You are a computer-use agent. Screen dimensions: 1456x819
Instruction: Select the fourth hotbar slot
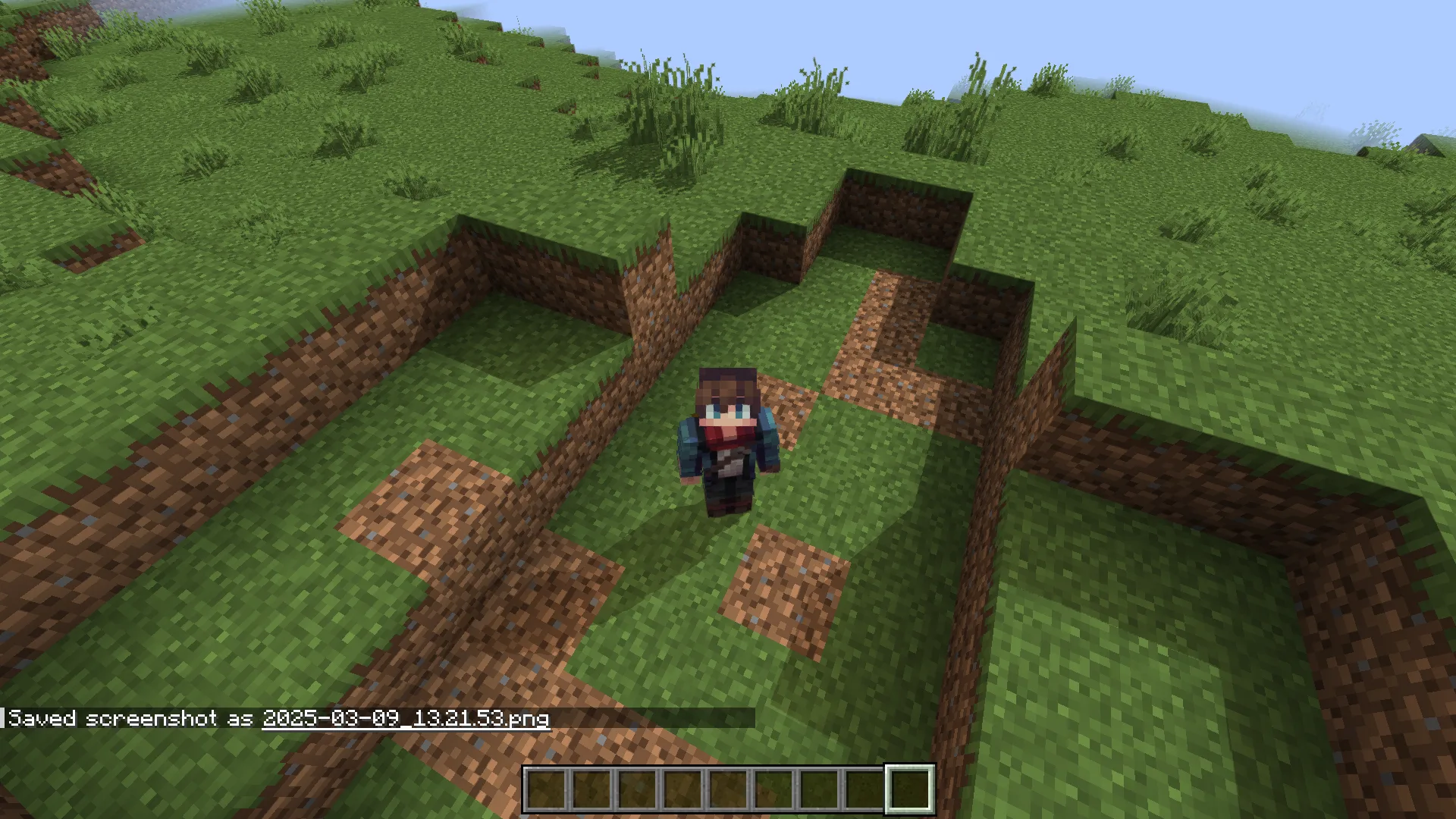coord(682,789)
